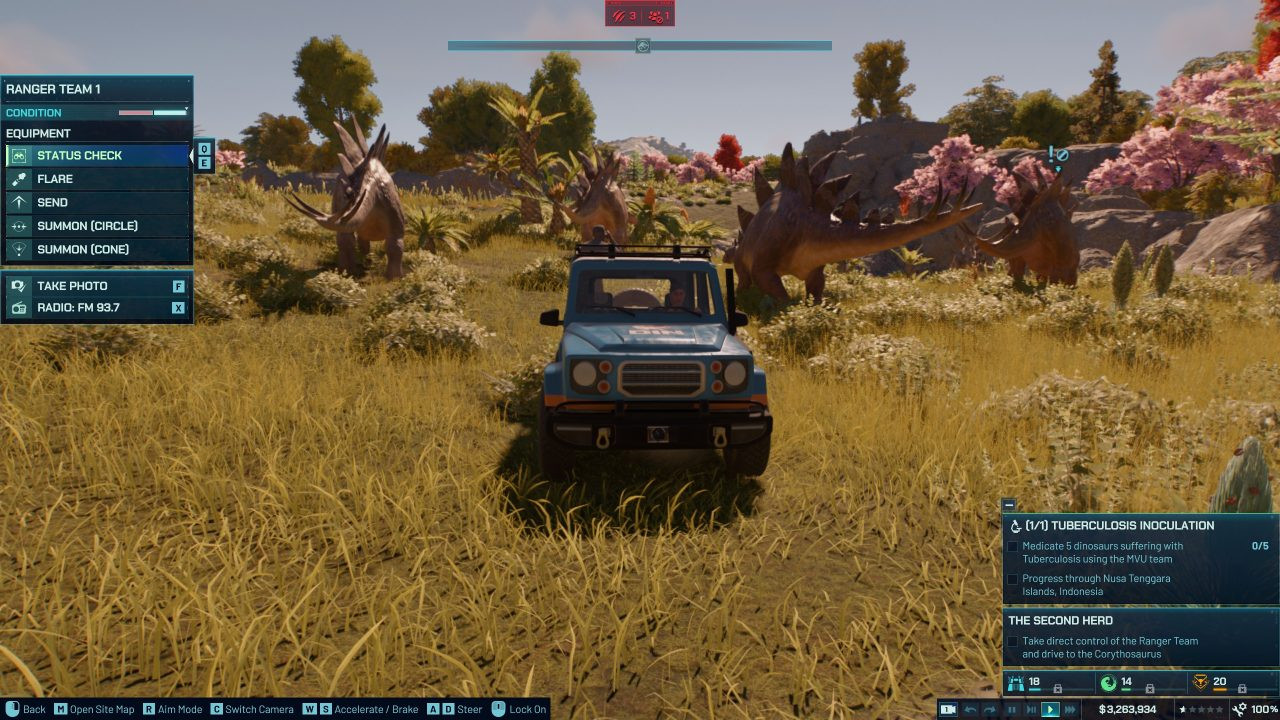Toggle the camera mode button
Screen dimensions: 1280x720
[x=948, y=710]
